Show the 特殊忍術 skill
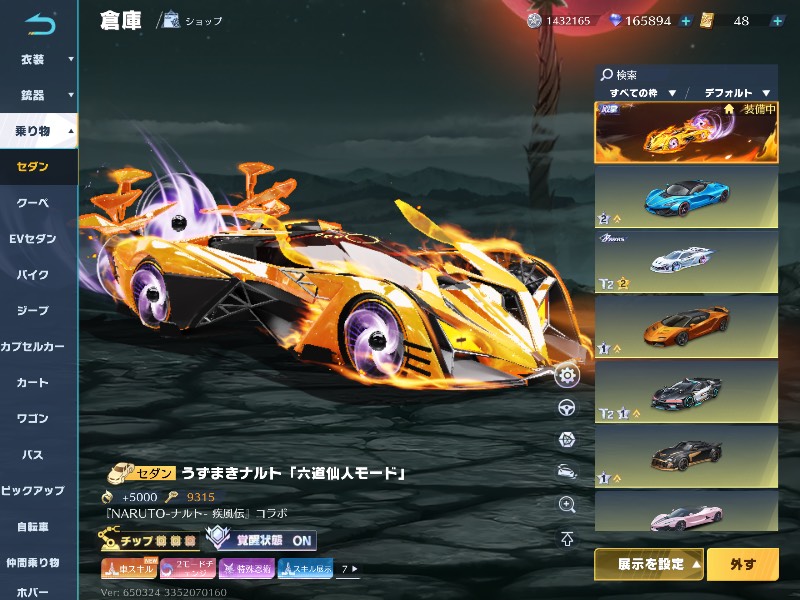The width and height of the screenshot is (800, 600). [x=247, y=569]
